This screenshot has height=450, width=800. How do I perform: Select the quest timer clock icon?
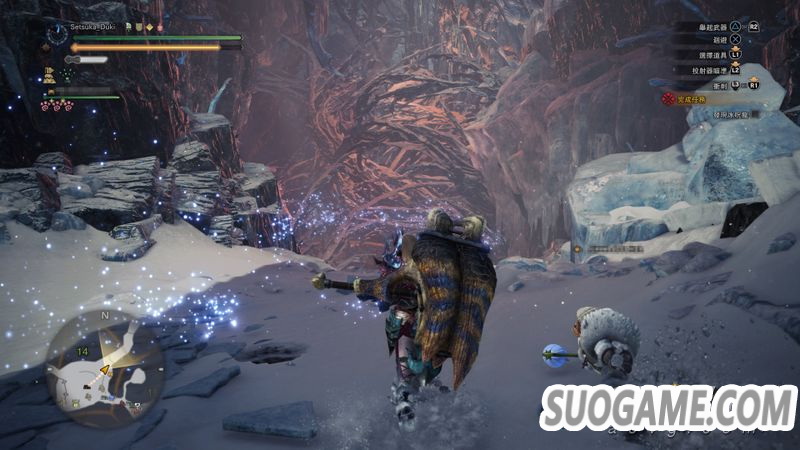pos(56,36)
